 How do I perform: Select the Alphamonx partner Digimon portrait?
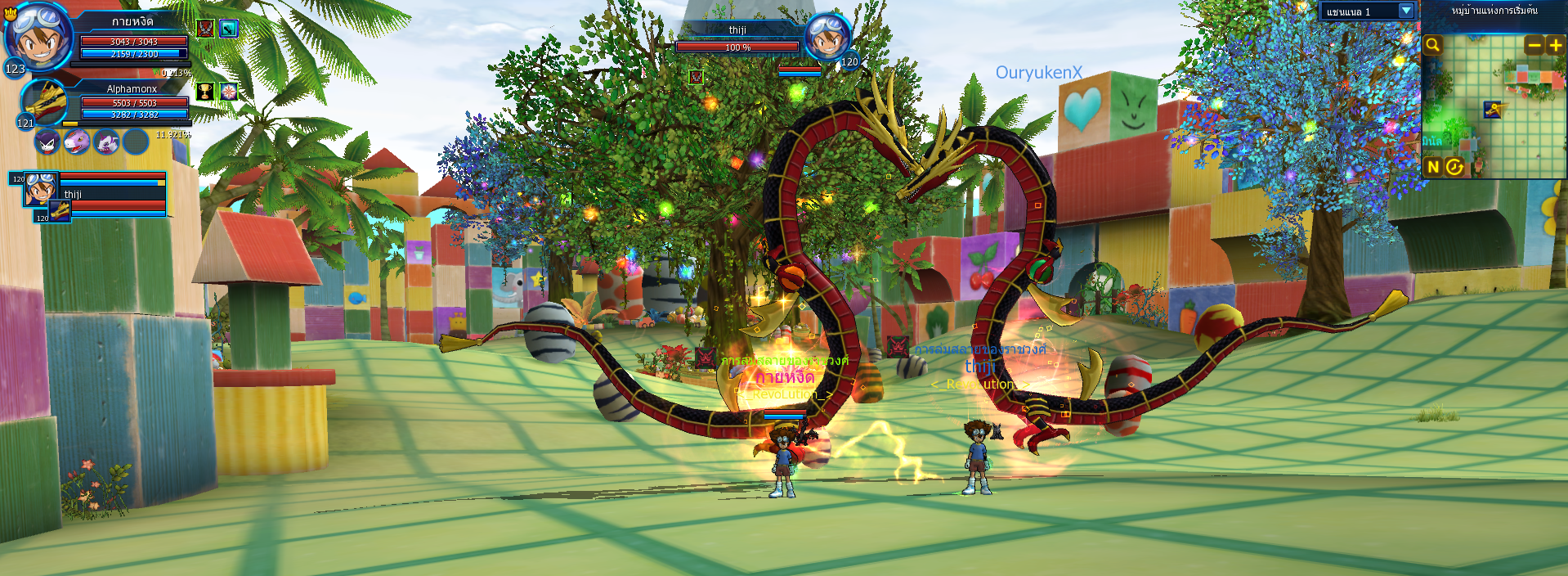click(46, 102)
